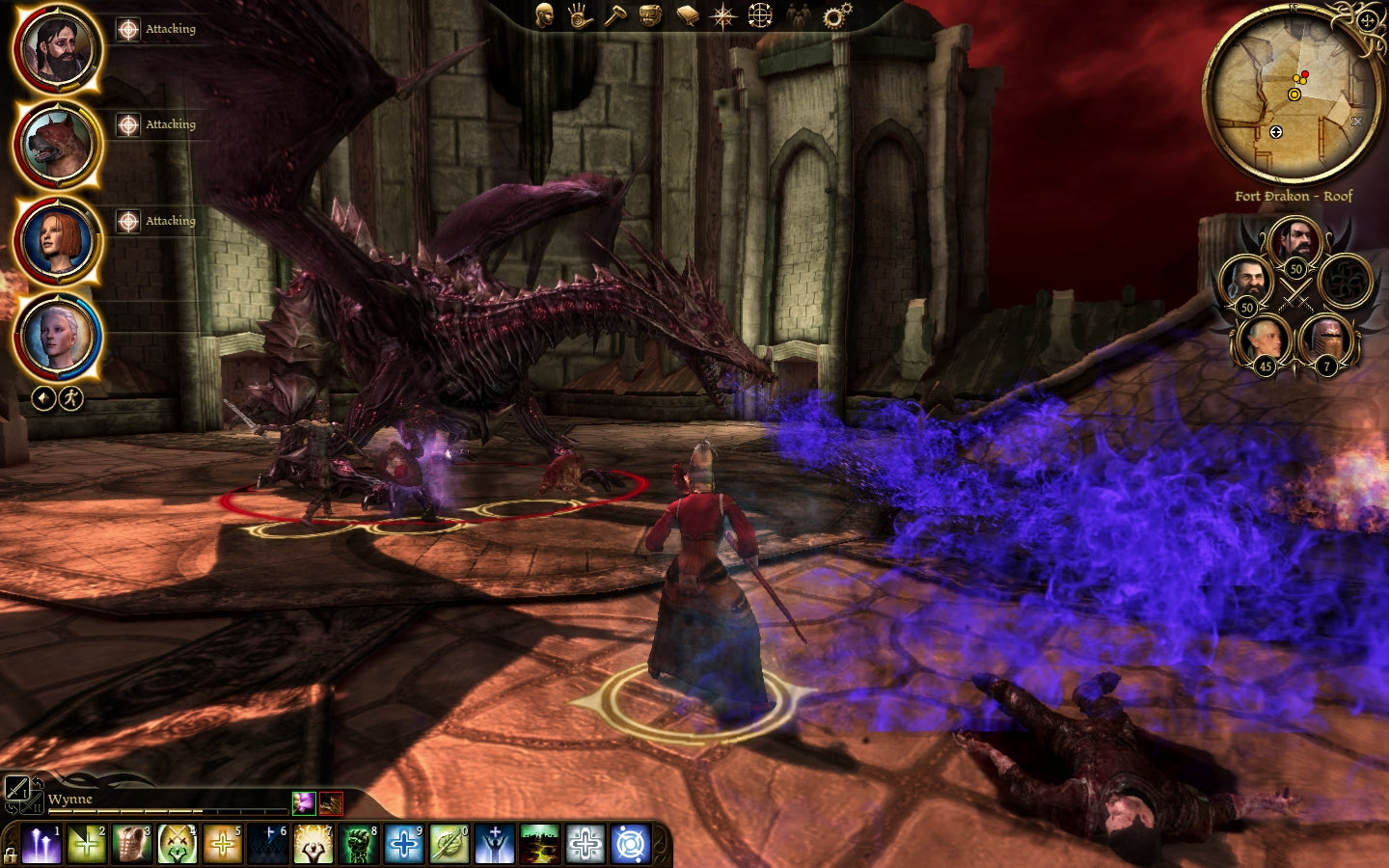Open the character record head icon

tap(545, 15)
